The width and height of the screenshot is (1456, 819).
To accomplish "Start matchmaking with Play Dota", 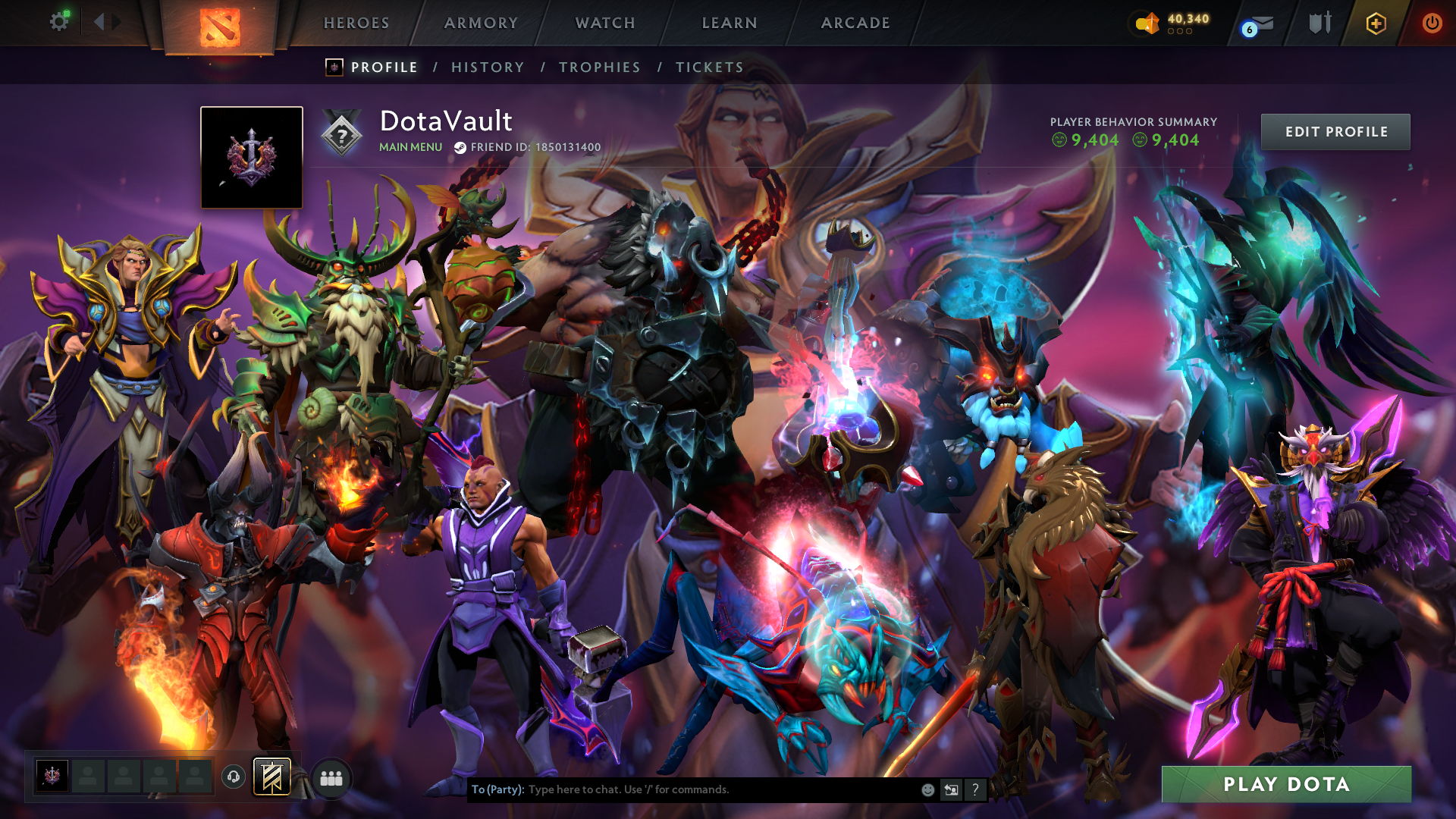I will point(1286,784).
